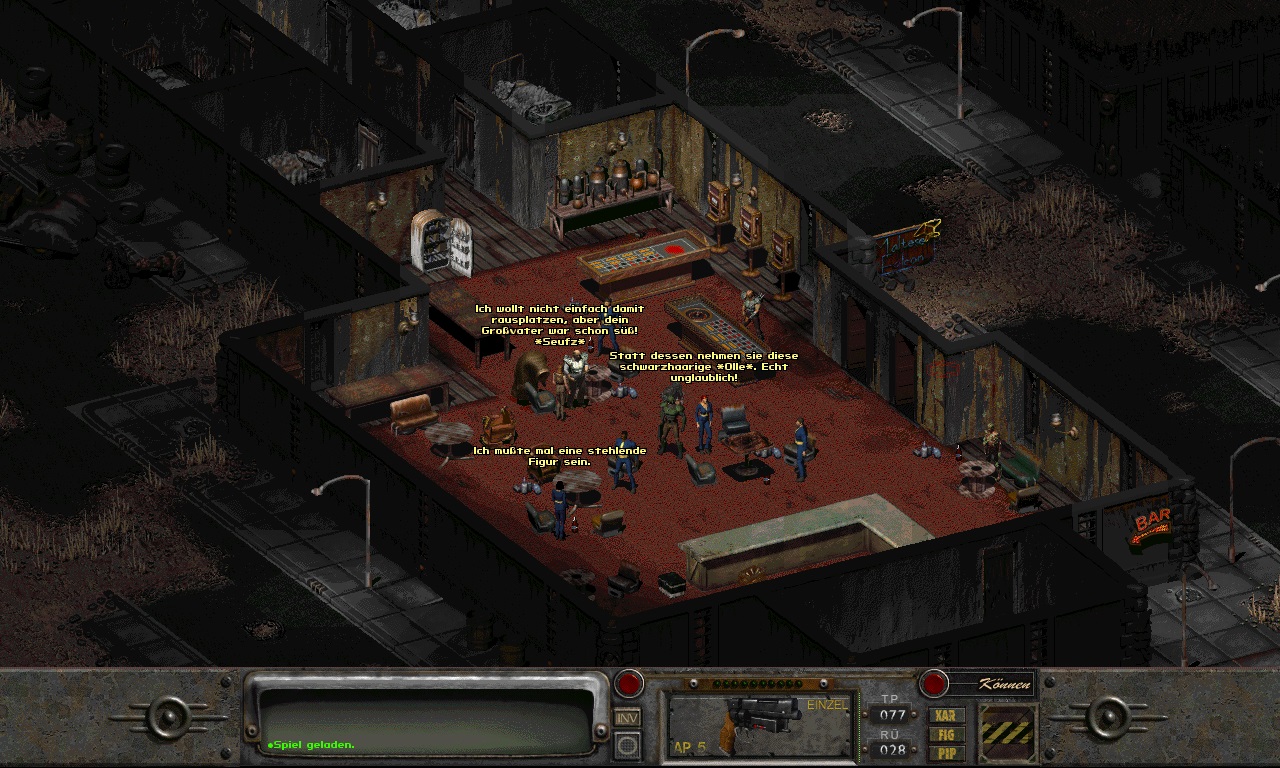Toggle the red weapon switch button
The width and height of the screenshot is (1280, 768).
coord(628,684)
